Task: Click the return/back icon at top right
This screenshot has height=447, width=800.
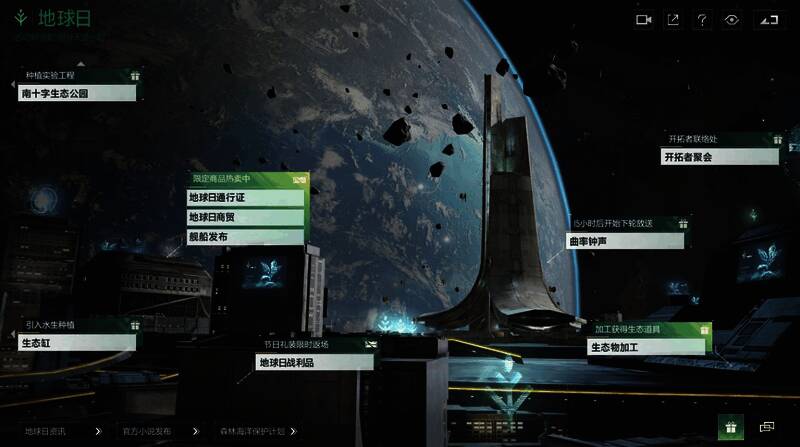Action: (767, 20)
